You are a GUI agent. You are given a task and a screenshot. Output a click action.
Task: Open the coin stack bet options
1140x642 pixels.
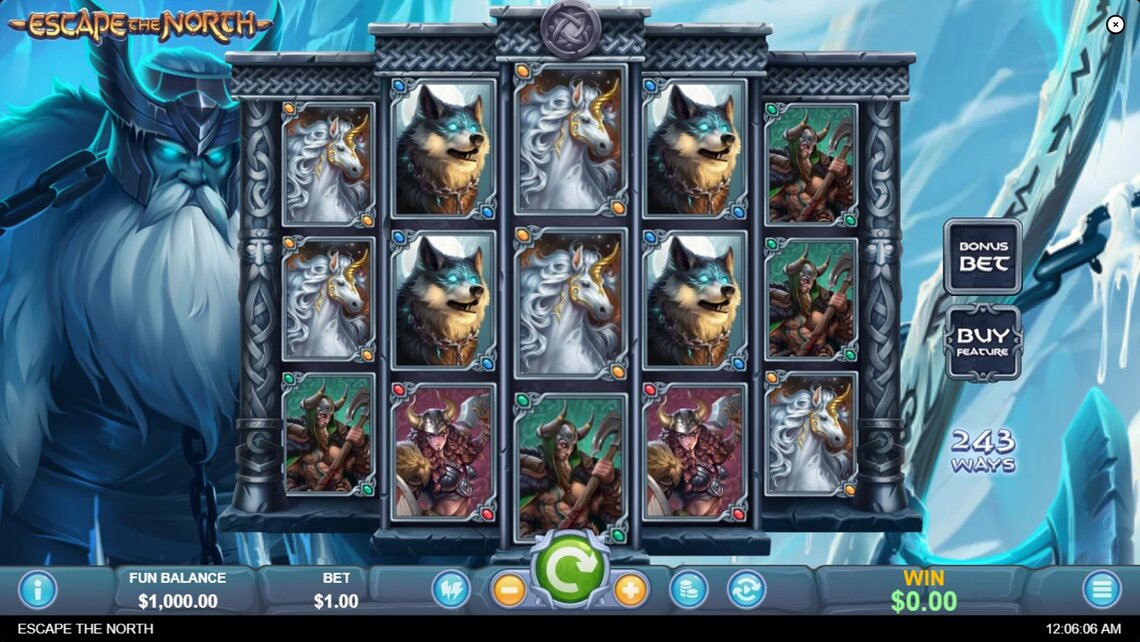pos(688,589)
